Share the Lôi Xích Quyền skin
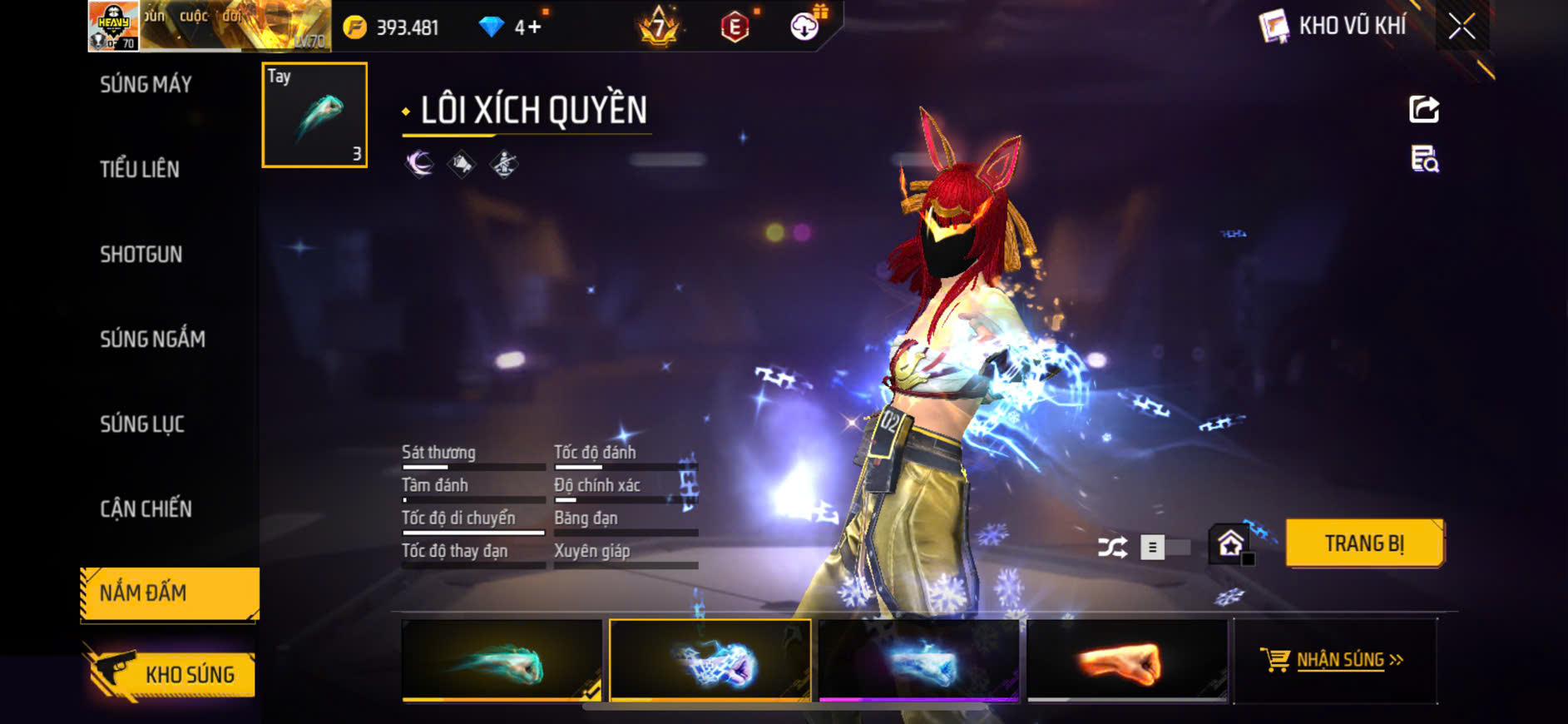 point(1423,109)
